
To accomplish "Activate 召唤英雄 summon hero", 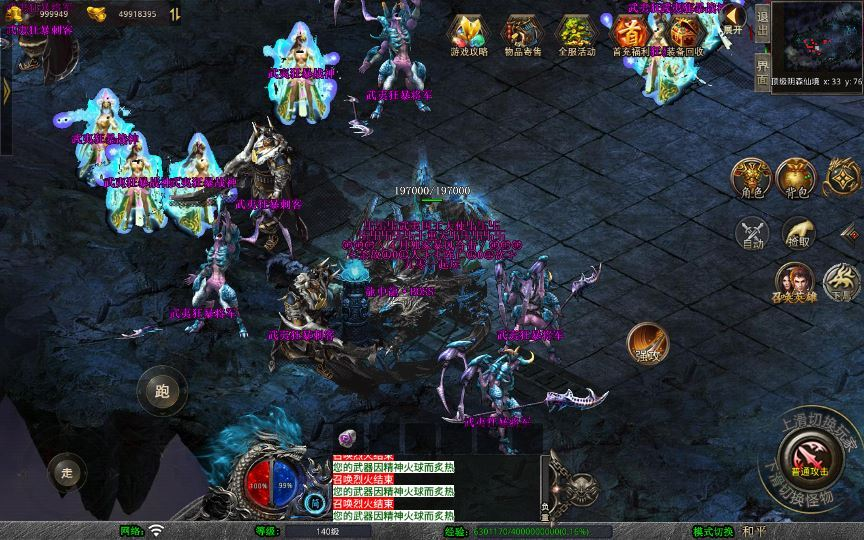I will coord(795,283).
